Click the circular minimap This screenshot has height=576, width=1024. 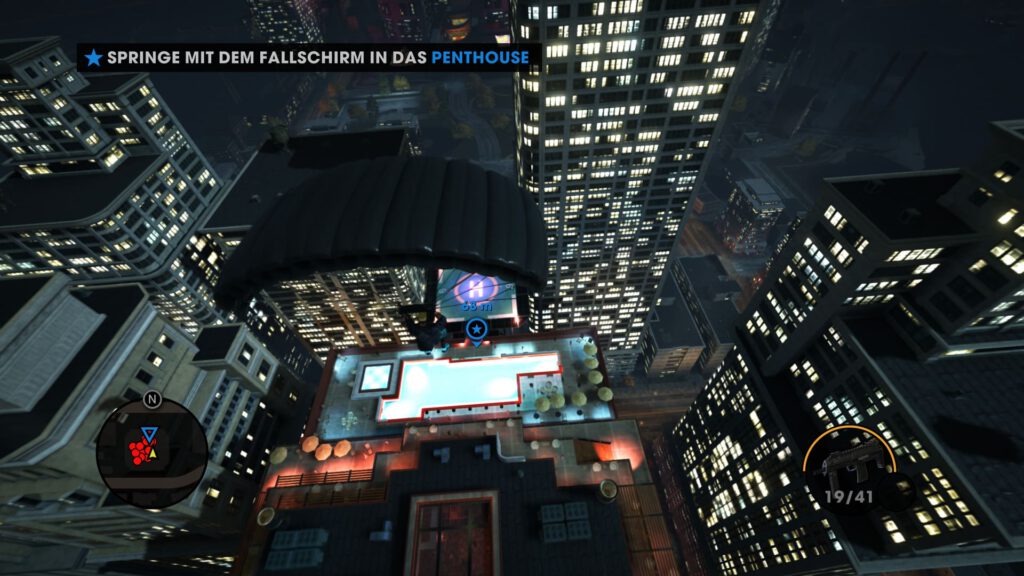pos(152,454)
